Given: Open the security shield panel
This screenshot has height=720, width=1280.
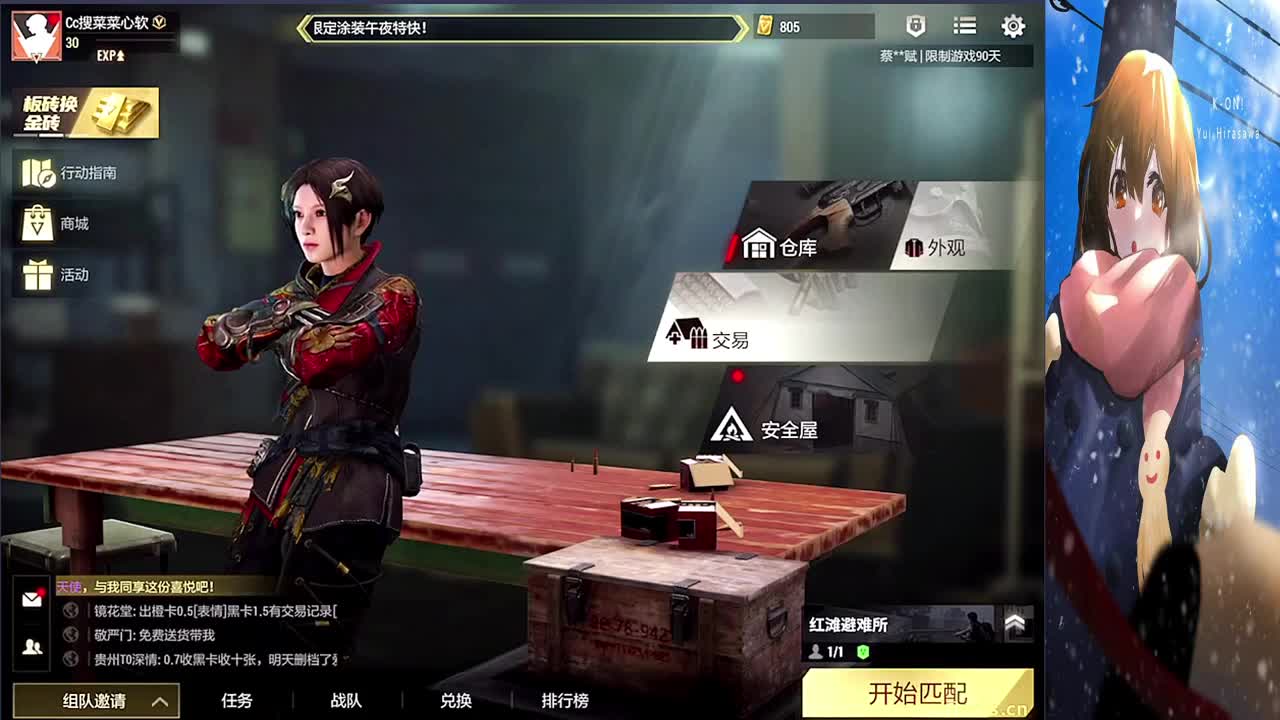Looking at the screenshot, I should point(915,27).
